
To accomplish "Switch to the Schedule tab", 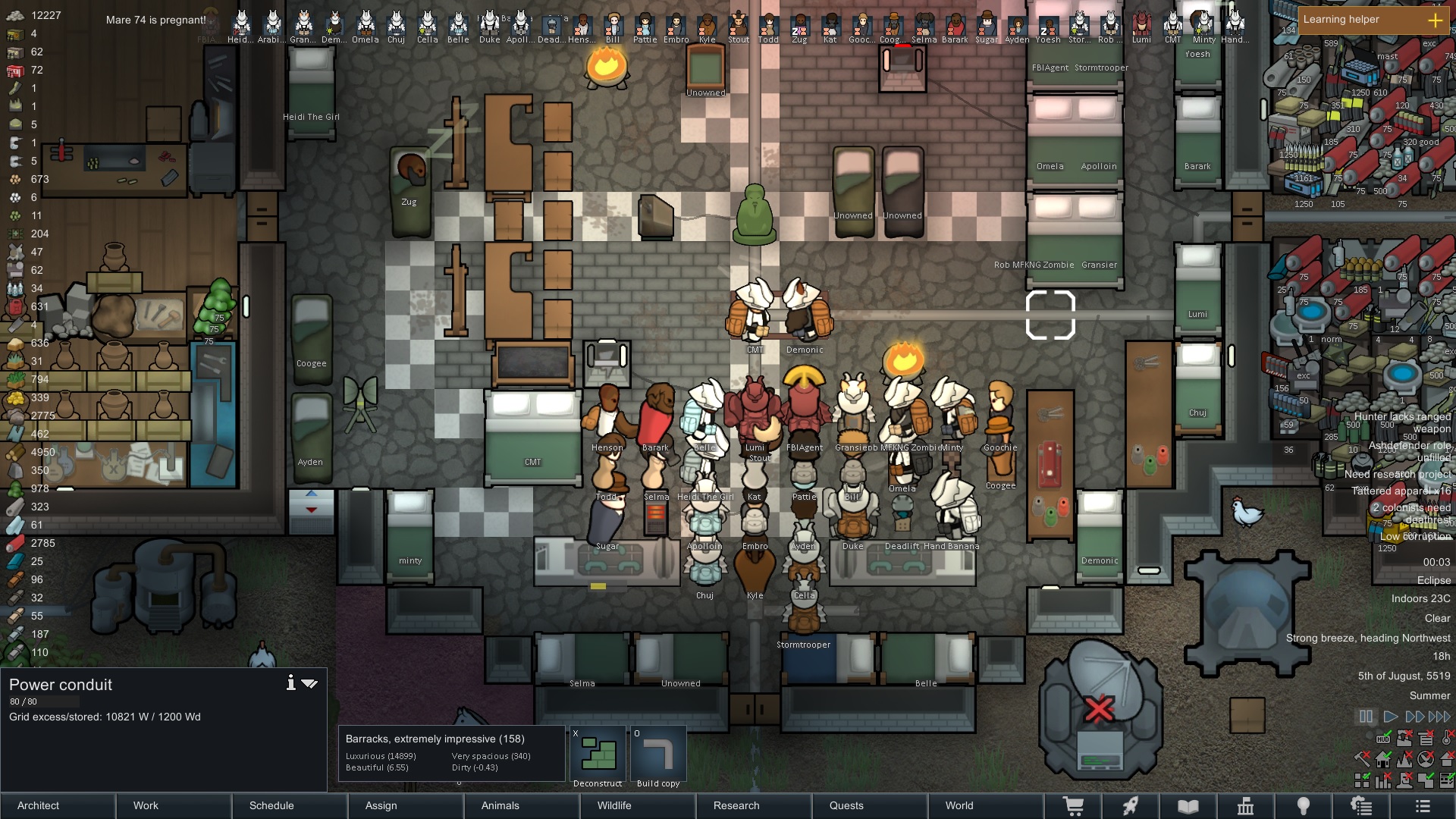I will pos(290,805).
